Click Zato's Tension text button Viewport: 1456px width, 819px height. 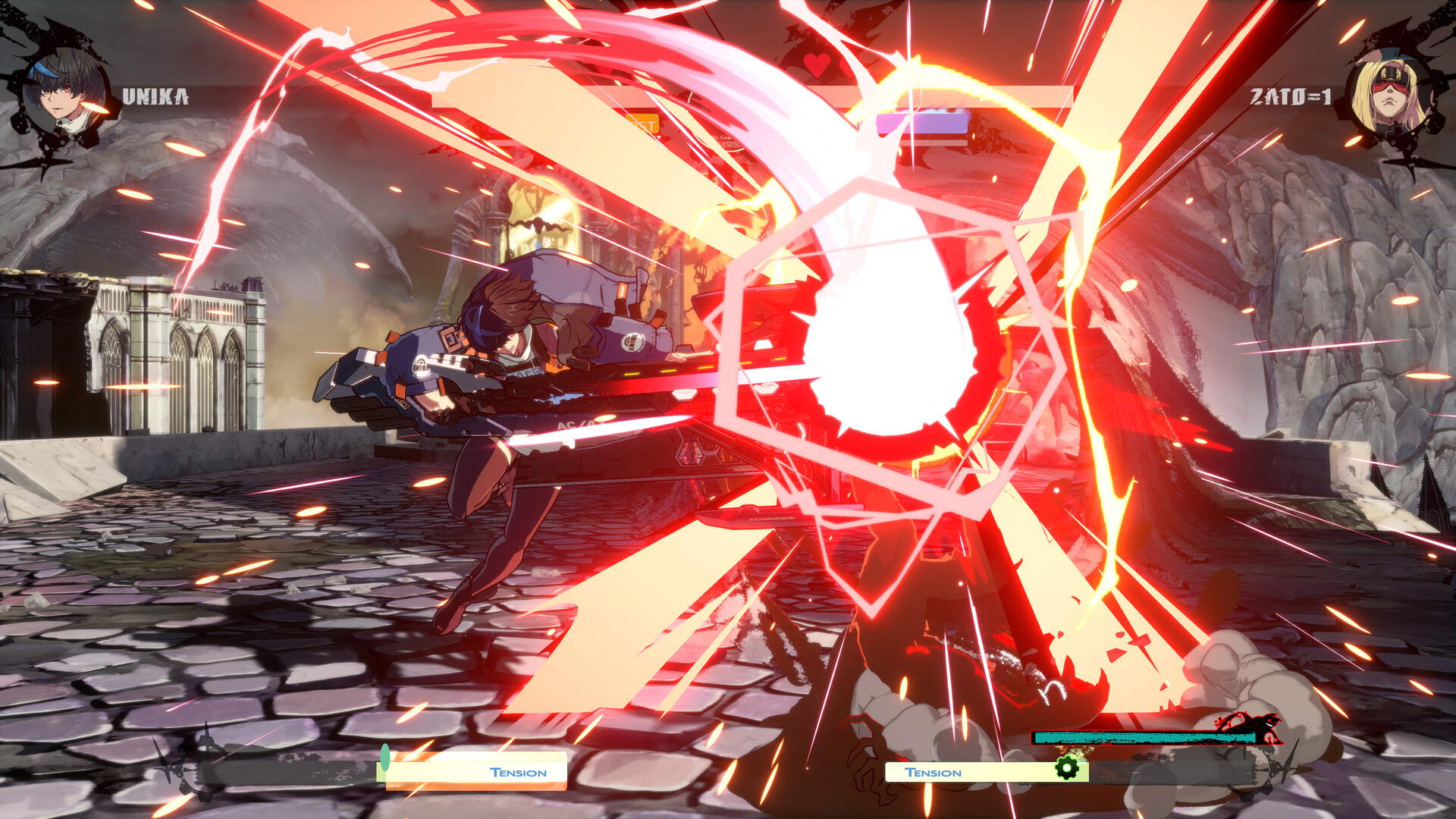(934, 773)
